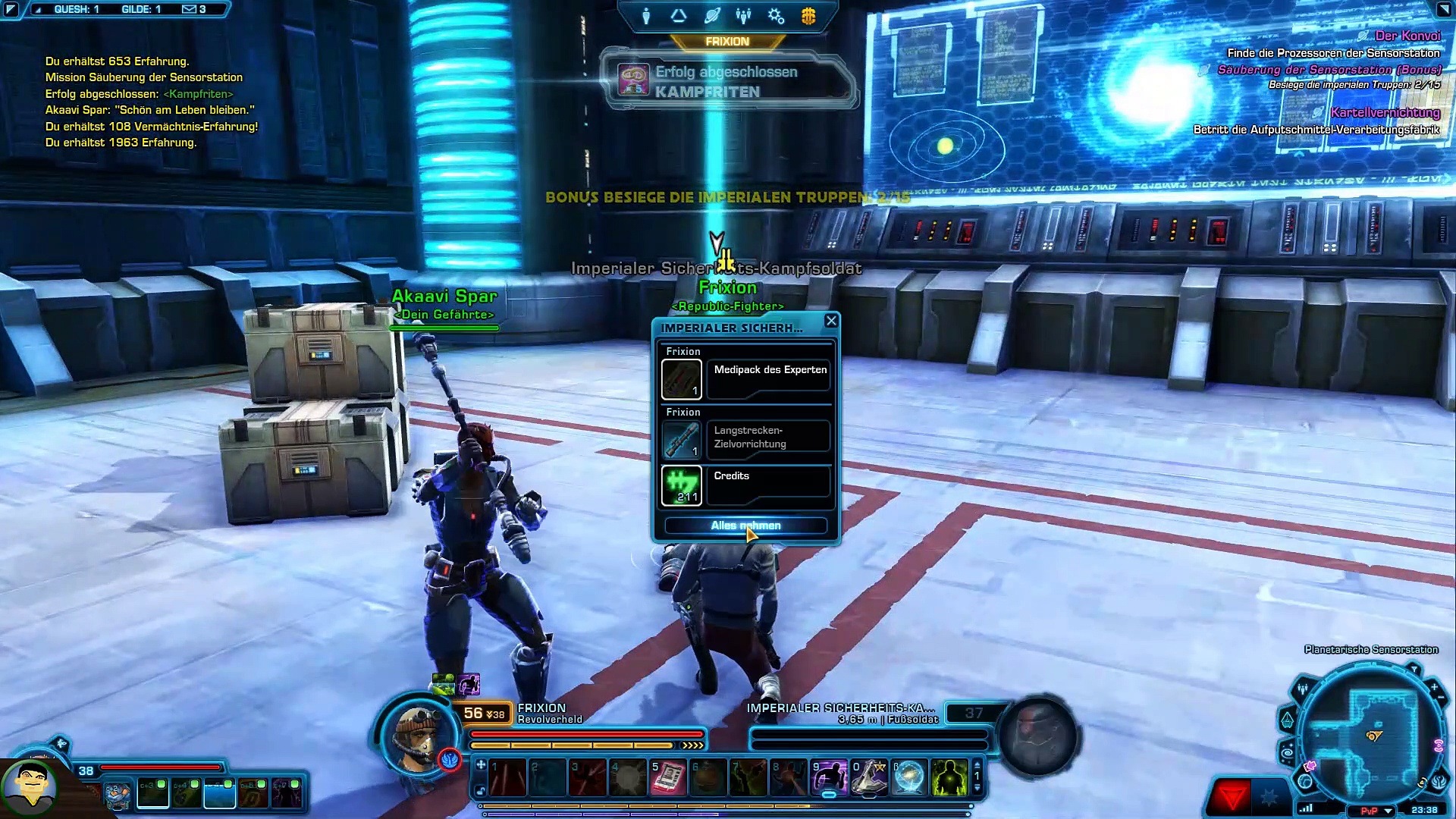Take all loot with Alles nehmen
This screenshot has height=819, width=1456.
pyautogui.click(x=745, y=526)
